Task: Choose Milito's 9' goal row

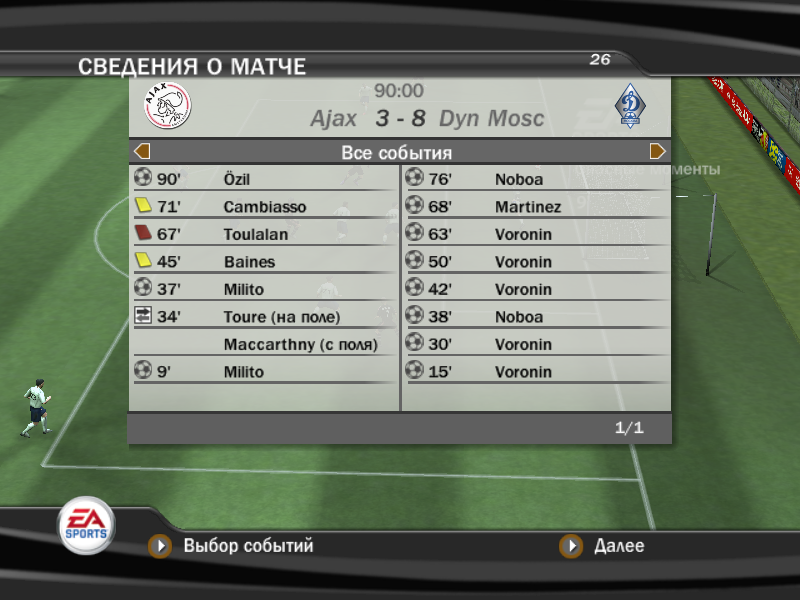Action: click(264, 372)
